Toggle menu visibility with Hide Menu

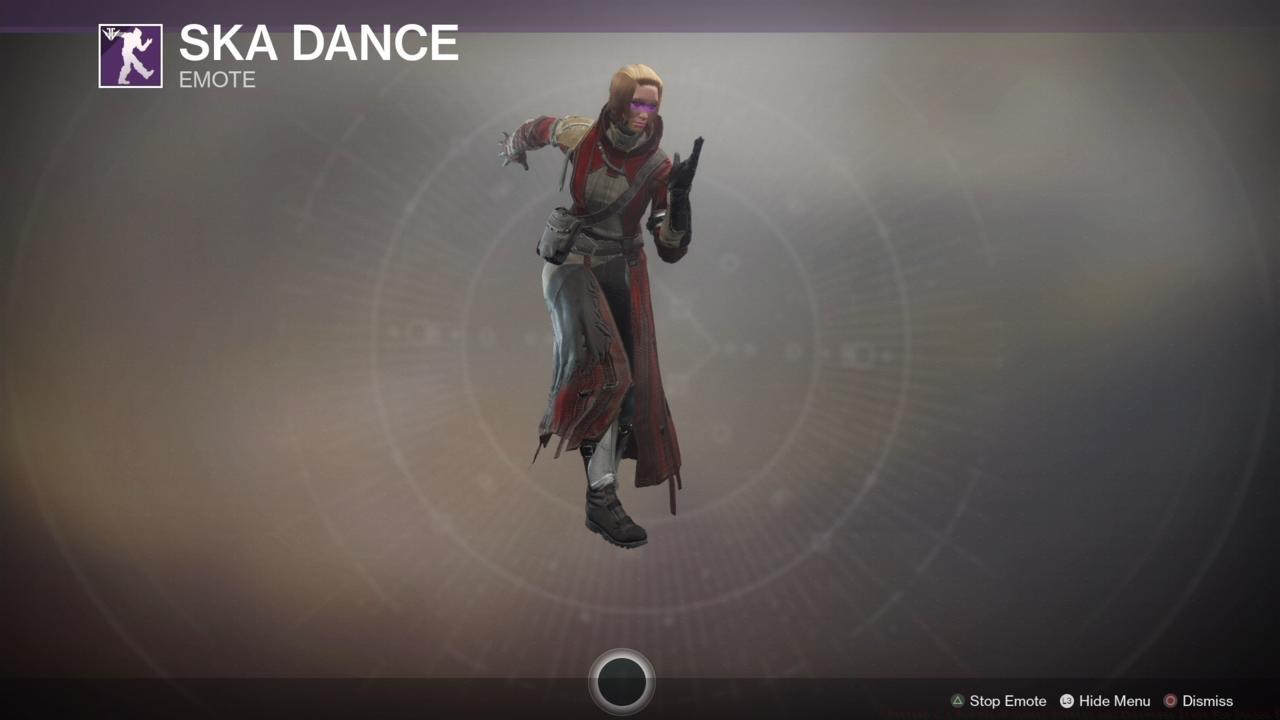pyautogui.click(x=1113, y=700)
